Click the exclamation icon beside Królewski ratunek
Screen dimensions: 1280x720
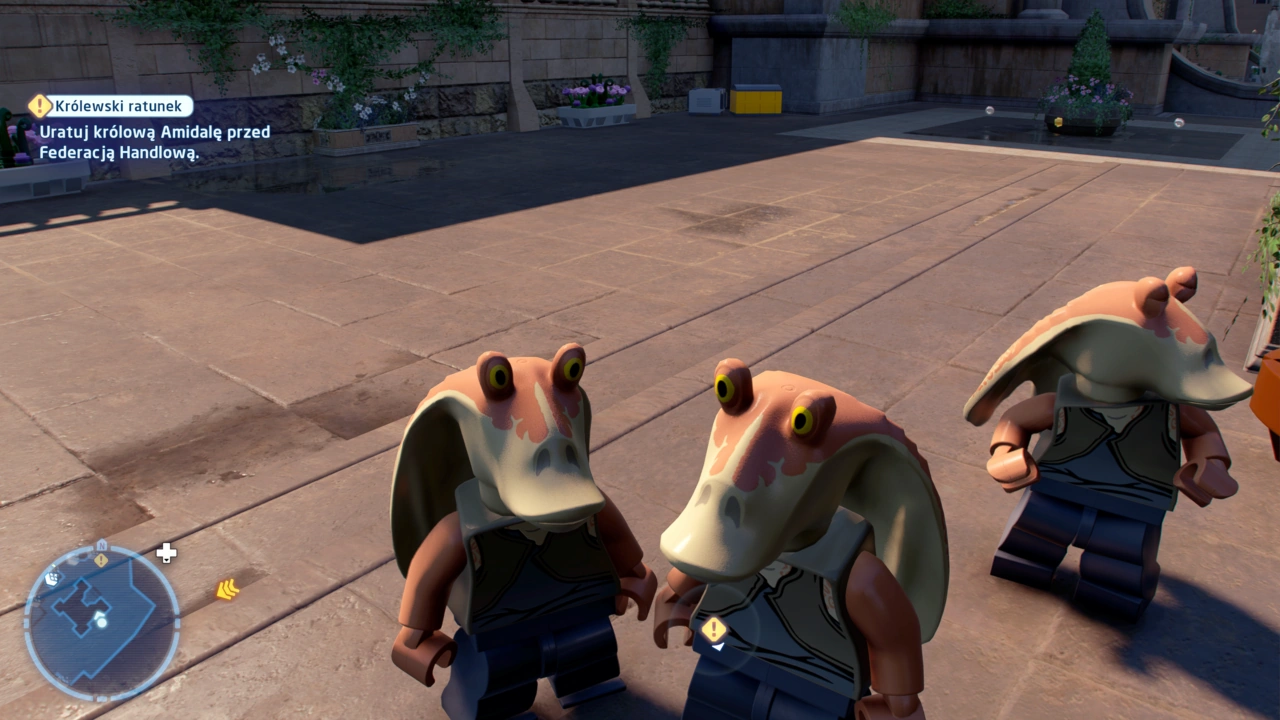point(38,105)
